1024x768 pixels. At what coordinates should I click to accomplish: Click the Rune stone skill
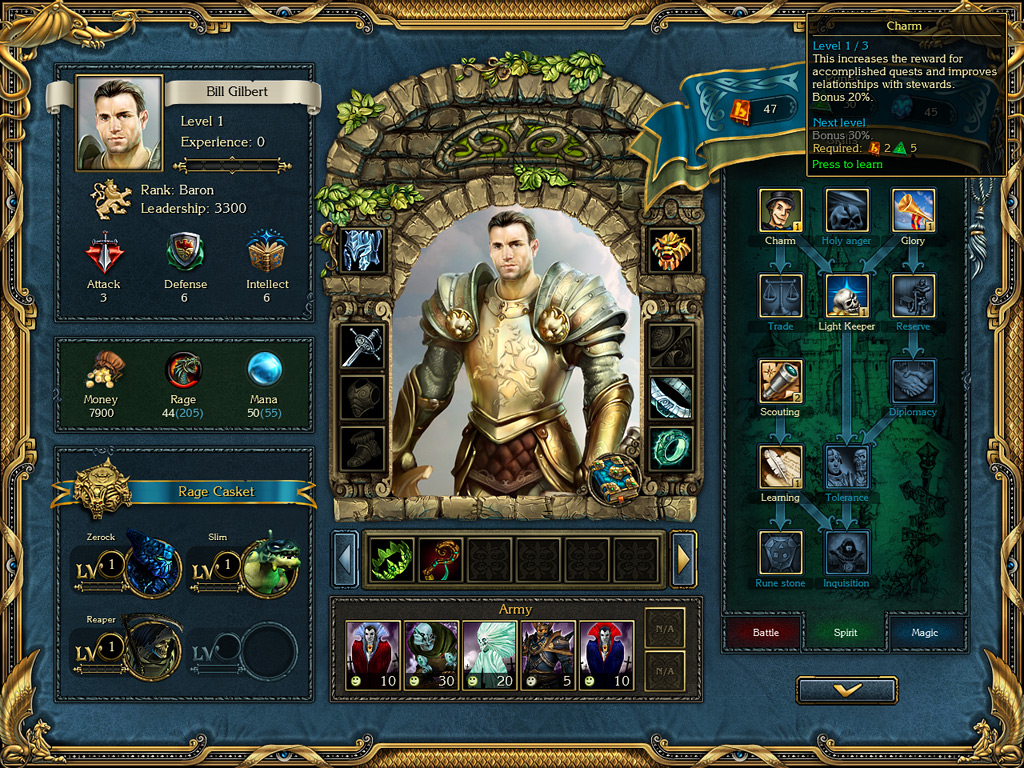tap(780, 552)
